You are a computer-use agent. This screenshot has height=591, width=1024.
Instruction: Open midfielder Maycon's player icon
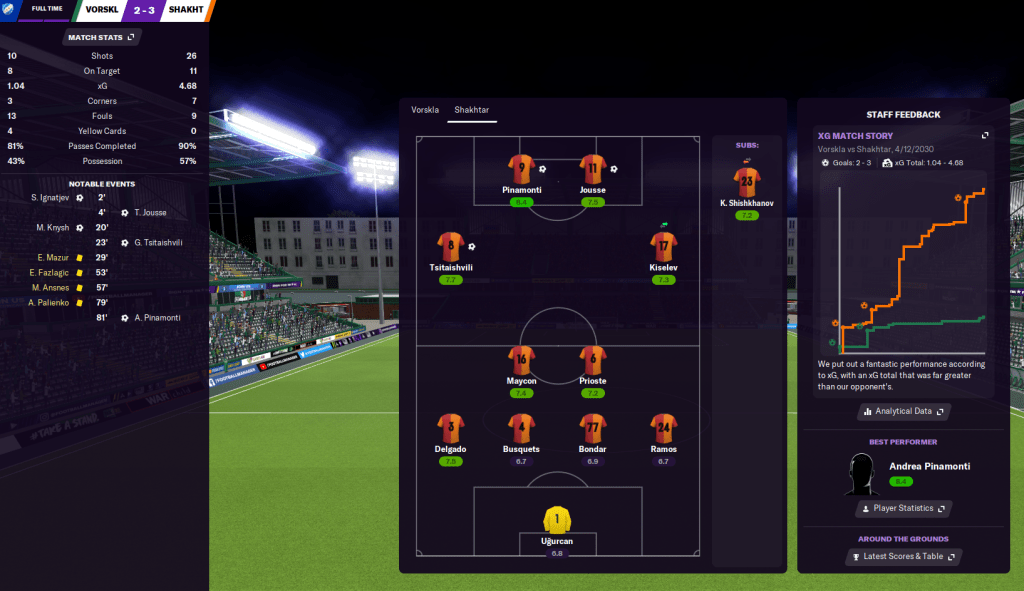(521, 362)
